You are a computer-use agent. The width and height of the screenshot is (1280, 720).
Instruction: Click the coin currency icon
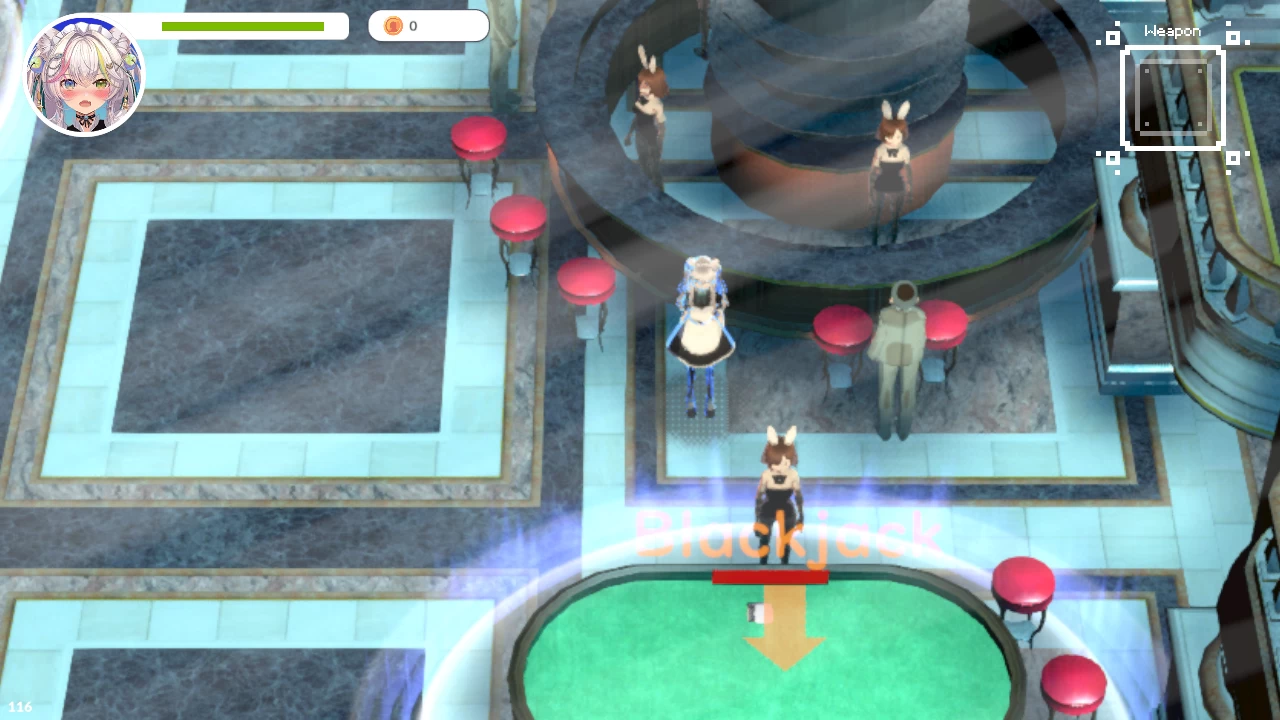[x=393, y=26]
